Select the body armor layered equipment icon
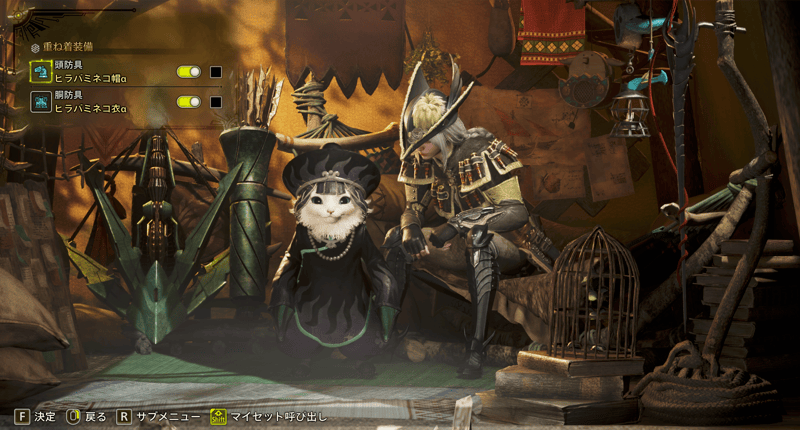This screenshot has width=800, height=430. coord(41,101)
